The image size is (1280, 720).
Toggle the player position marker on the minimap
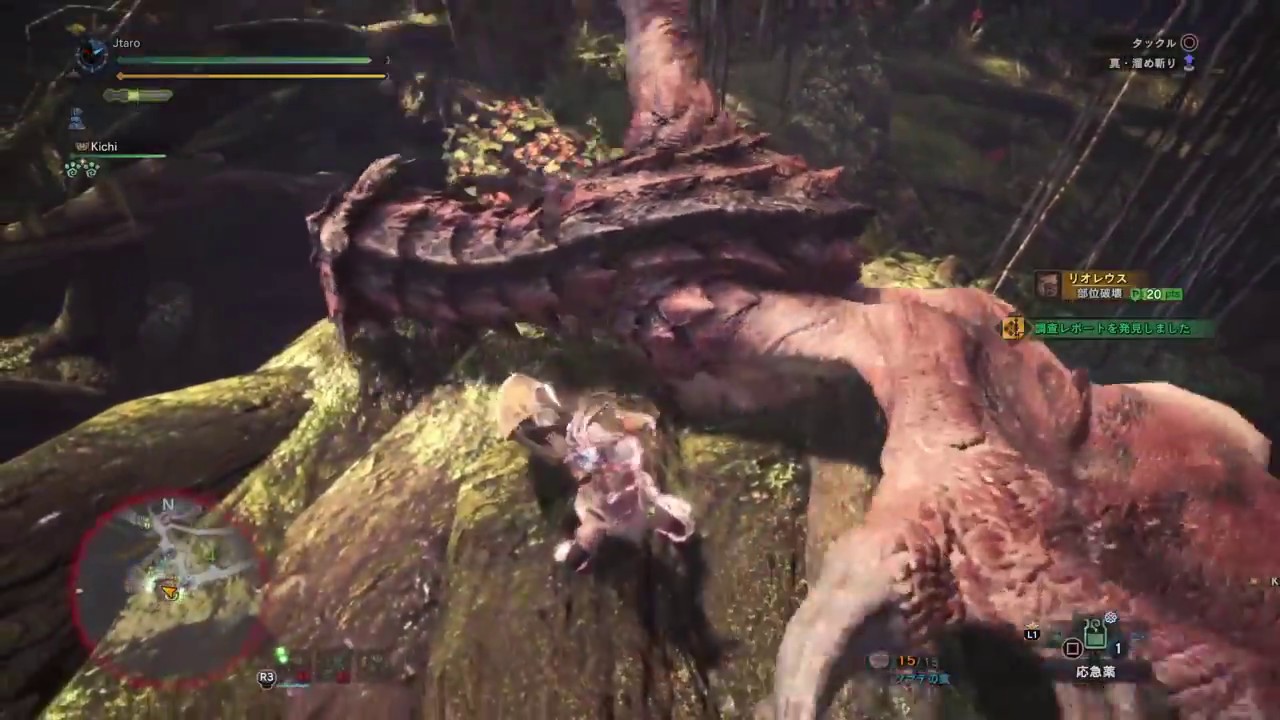click(170, 593)
